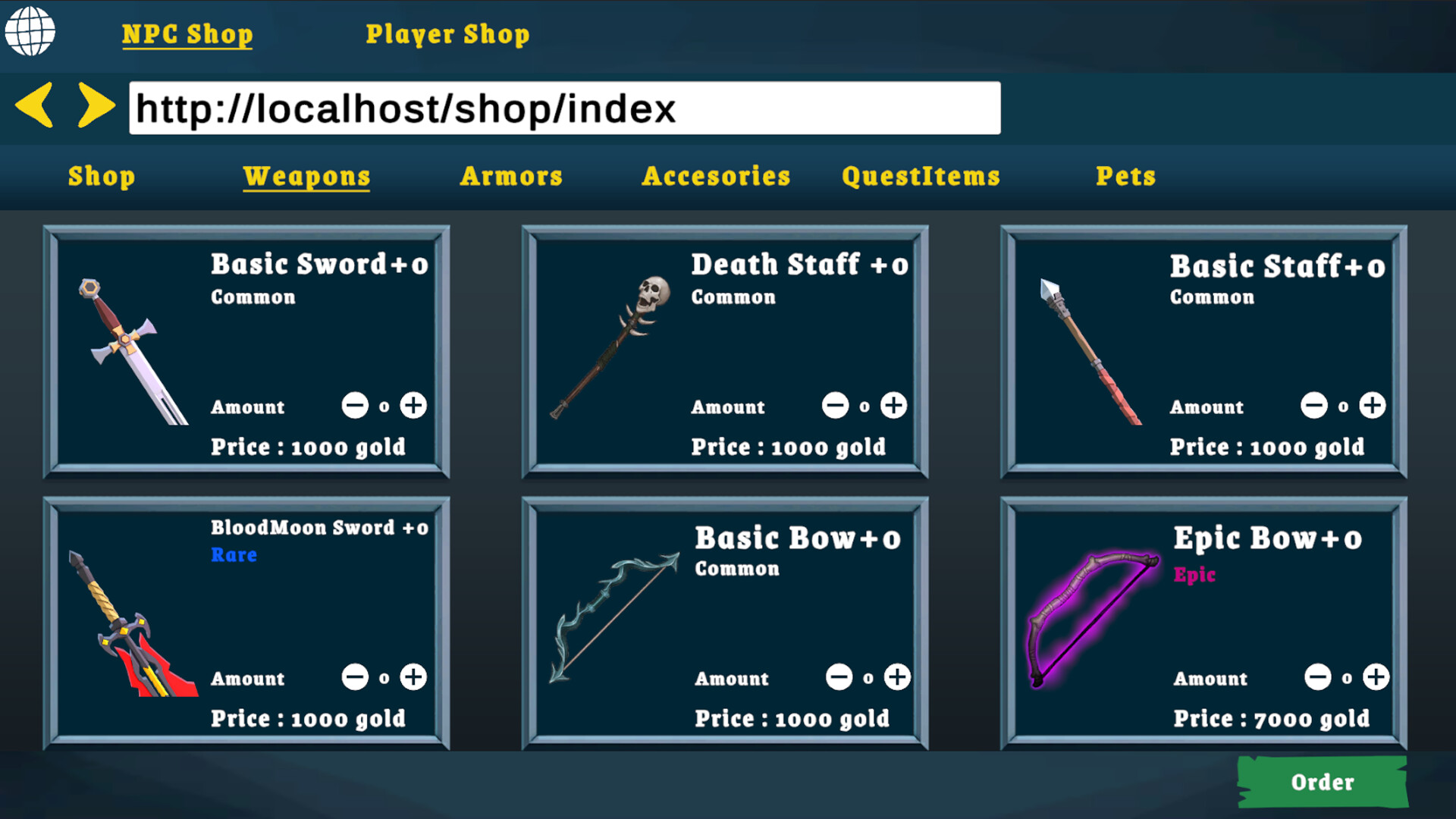Viewport: 1456px width, 819px height.
Task: Open the QuestItems category
Action: coord(921,176)
